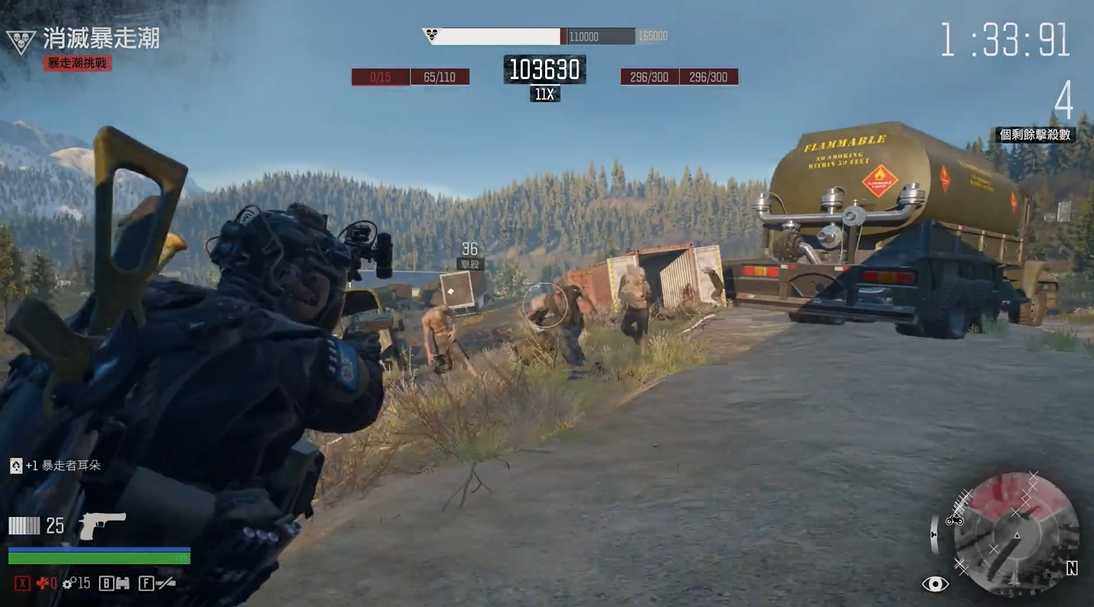The image size is (1094, 607).
Task: Click the eye visibility indicator icon
Action: click(x=935, y=584)
